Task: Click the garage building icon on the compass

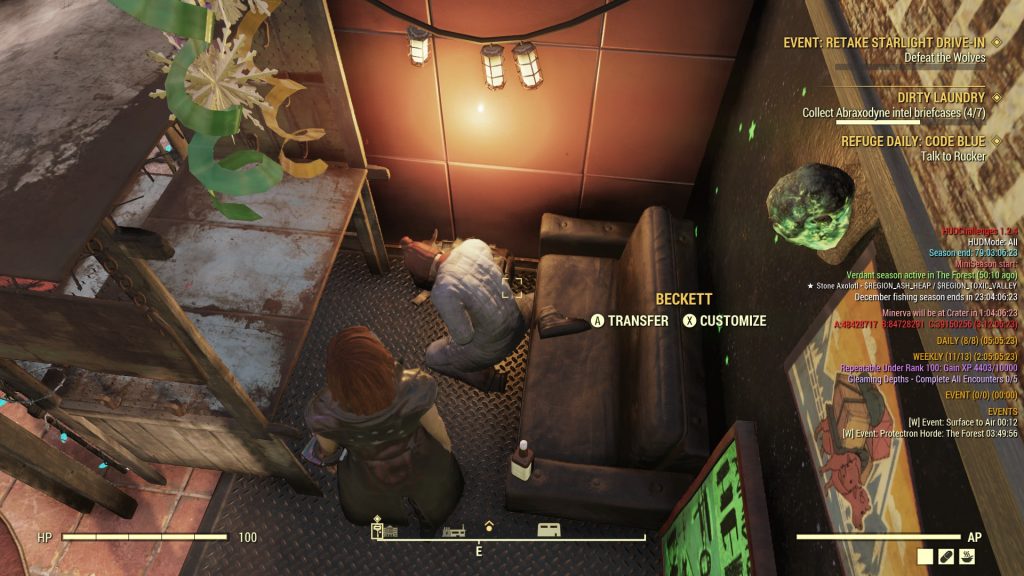Action: pyautogui.click(x=548, y=529)
